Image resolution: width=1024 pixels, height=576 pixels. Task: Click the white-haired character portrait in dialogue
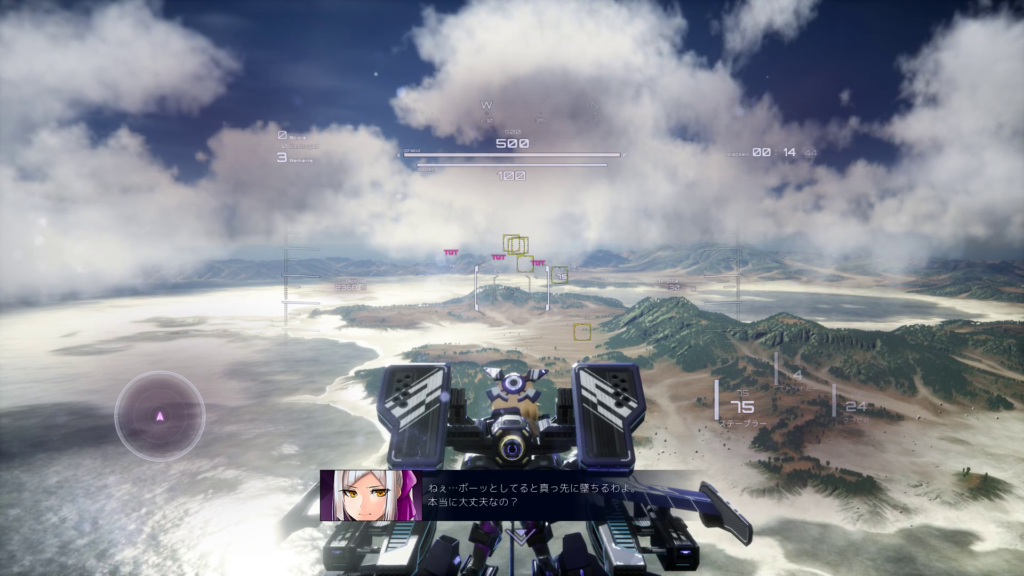click(367, 495)
